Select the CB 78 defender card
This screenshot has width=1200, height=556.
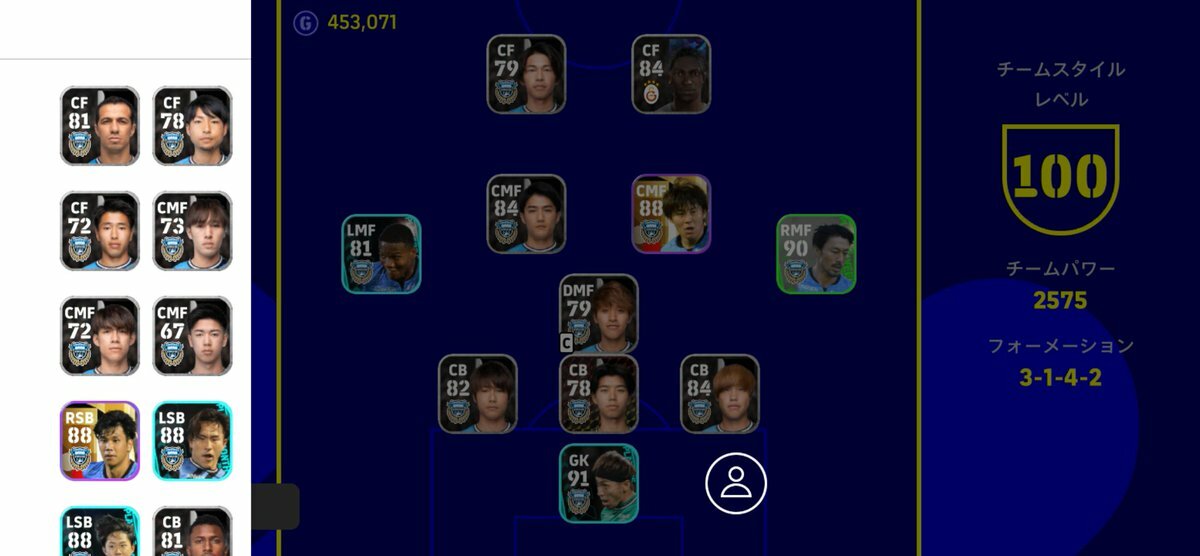(598, 394)
